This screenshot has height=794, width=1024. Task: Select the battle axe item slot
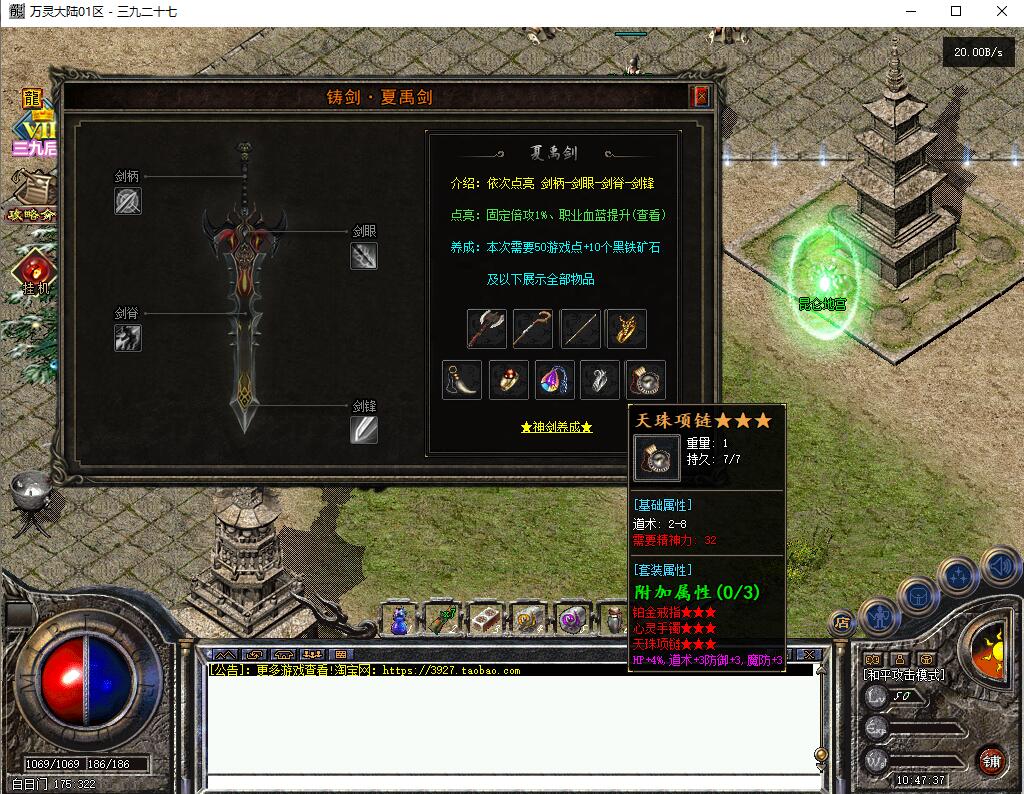tap(487, 328)
